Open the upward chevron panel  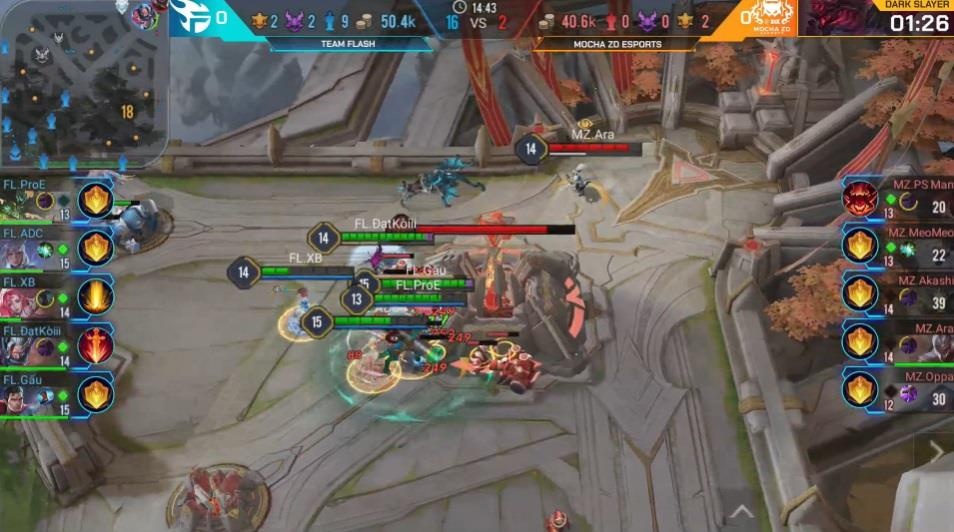point(740,499)
